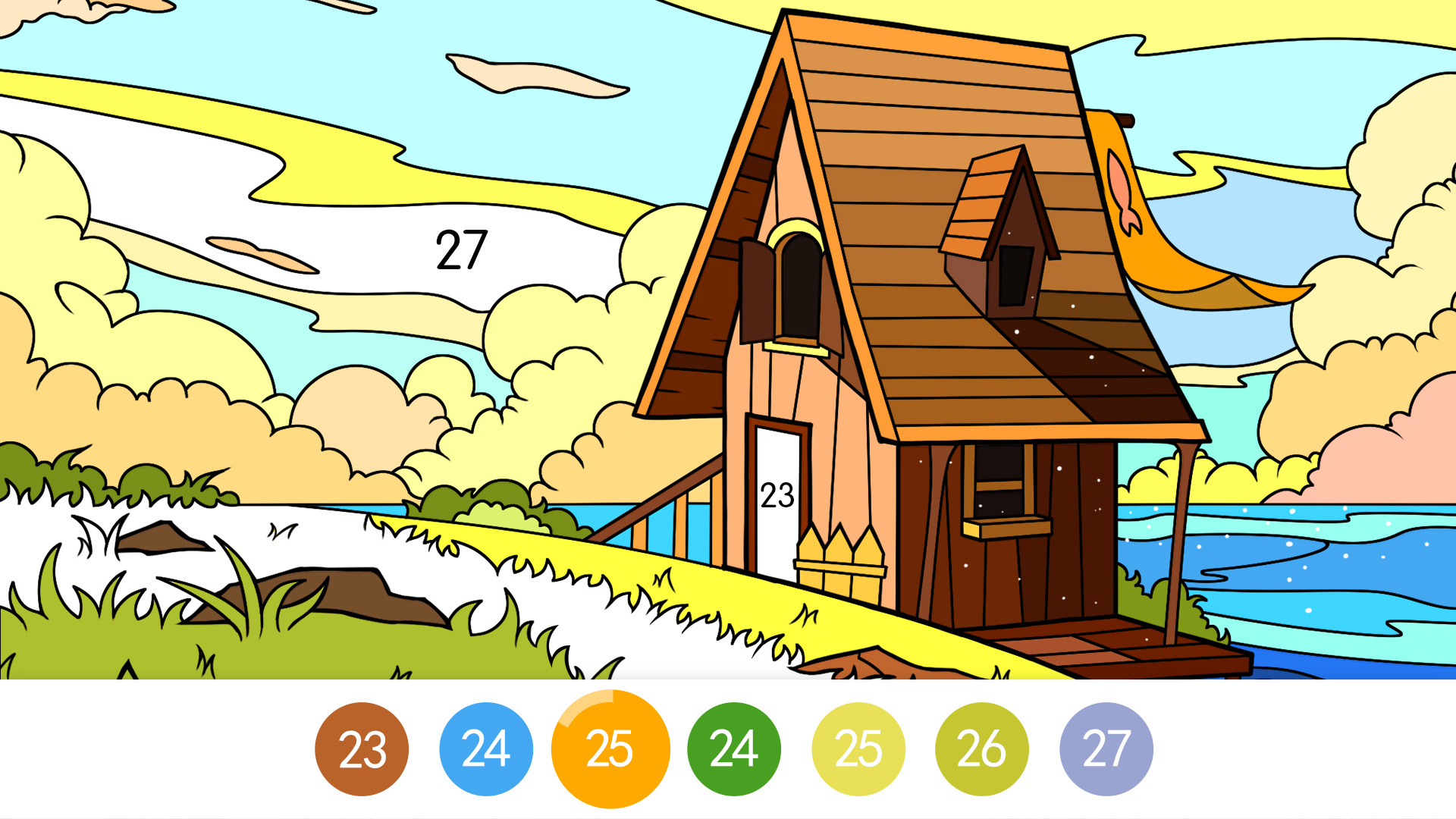The height and width of the screenshot is (819, 1456).
Task: Select the green color swatch numbered 24
Action: pos(734,748)
